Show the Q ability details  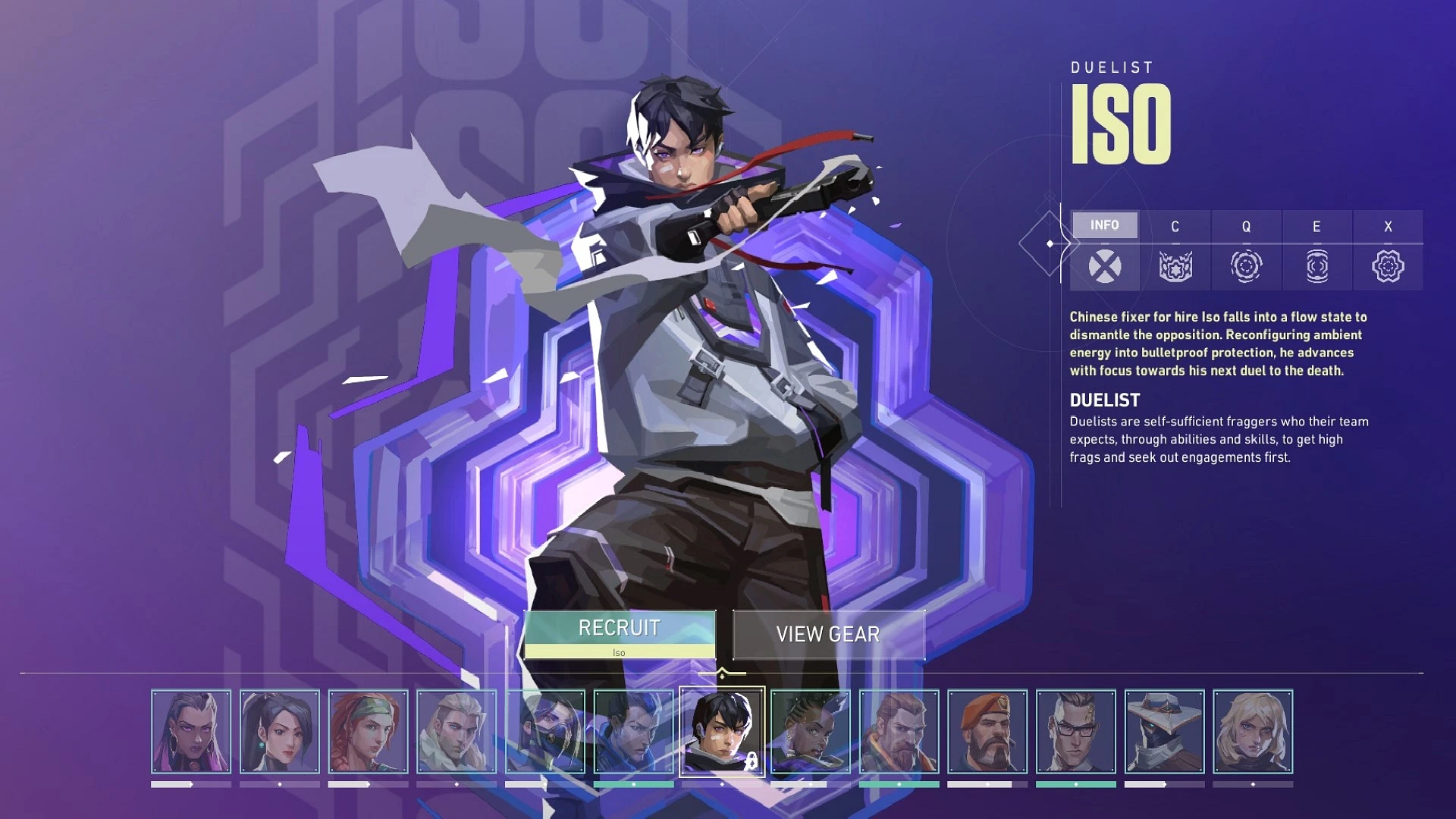click(1245, 250)
